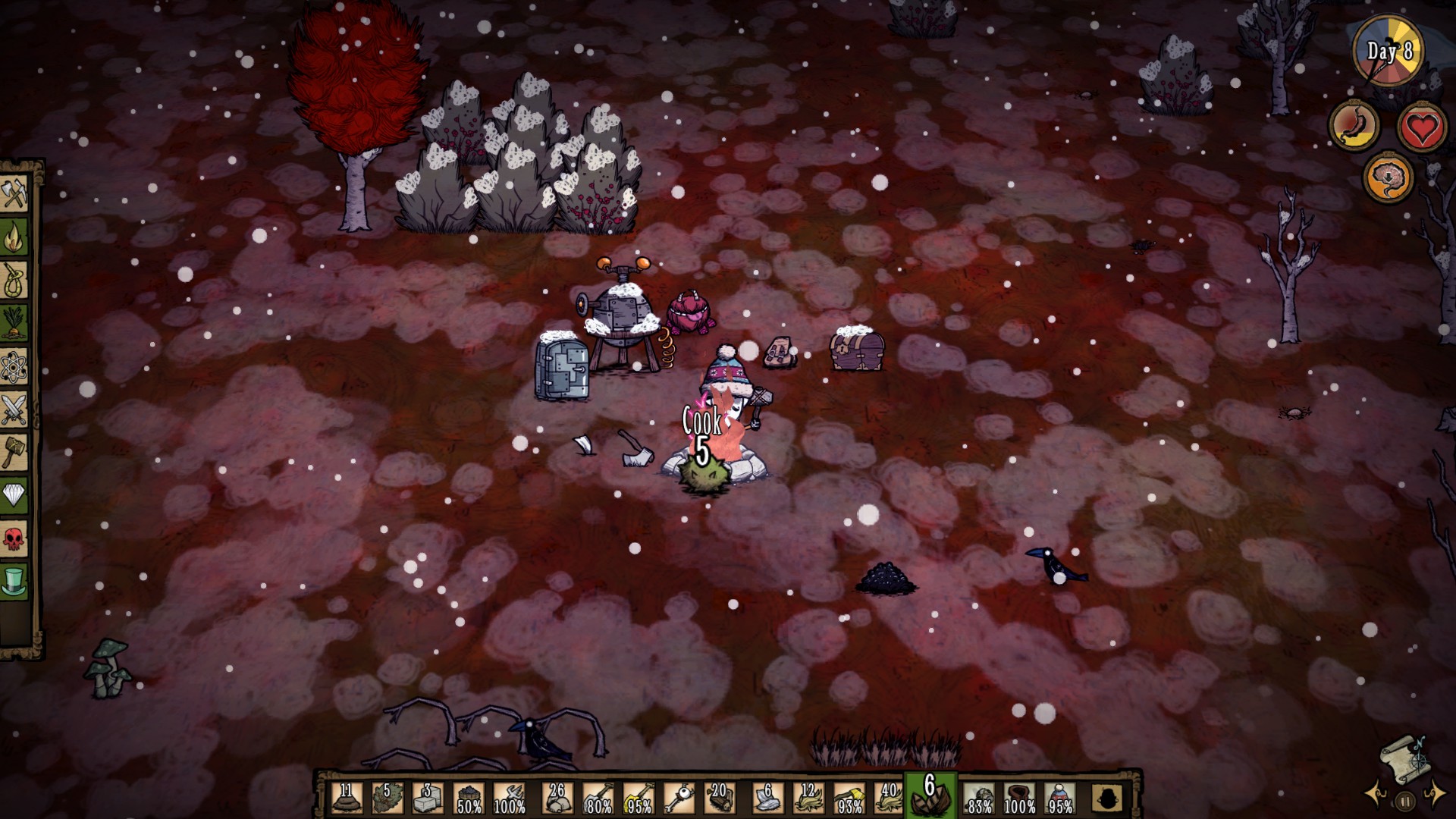The image size is (1456, 819).
Task: Switch to the Survival rope-knot tab
Action: coord(14,281)
